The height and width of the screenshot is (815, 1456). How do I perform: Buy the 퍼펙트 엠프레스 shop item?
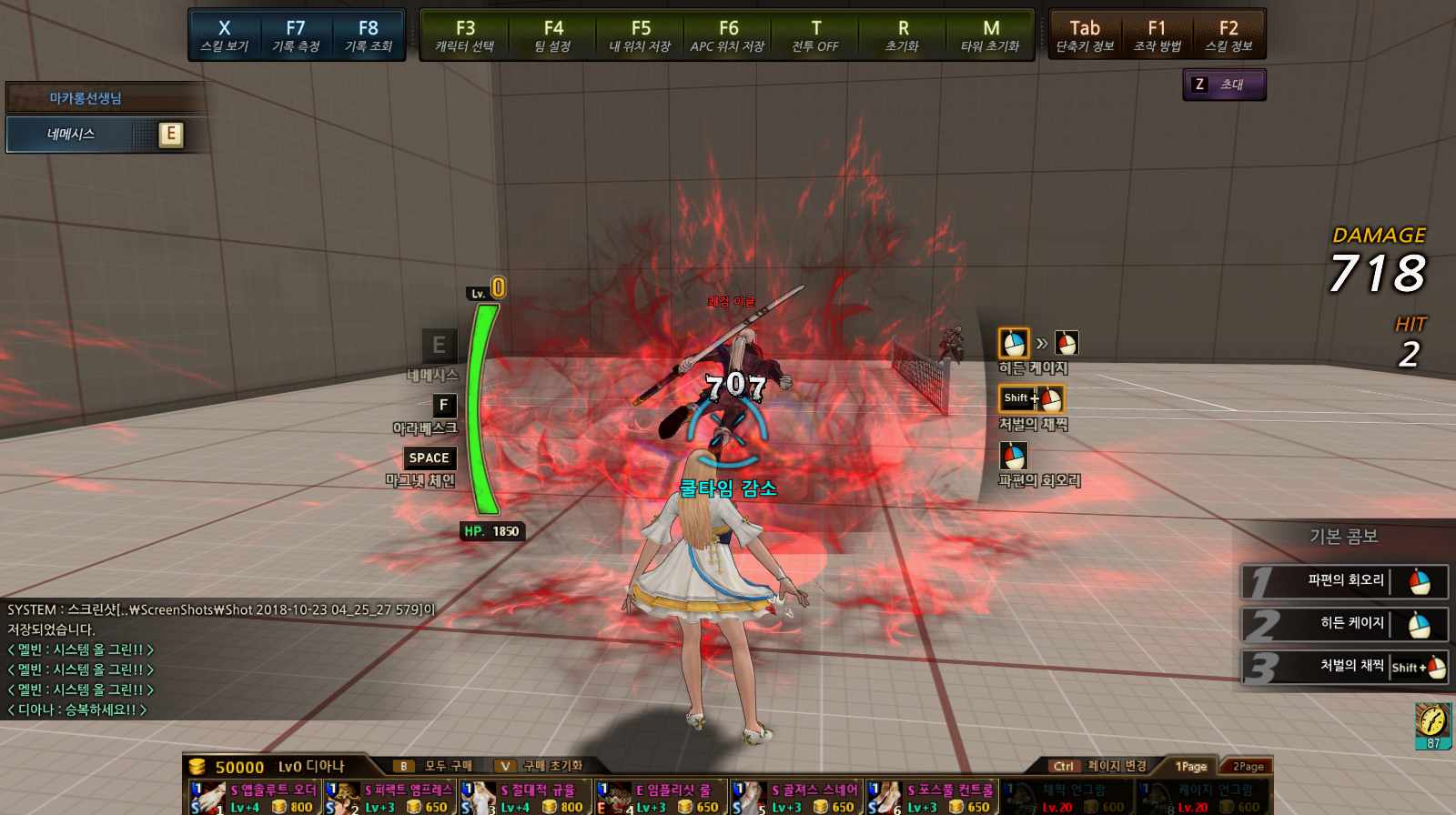point(391,797)
